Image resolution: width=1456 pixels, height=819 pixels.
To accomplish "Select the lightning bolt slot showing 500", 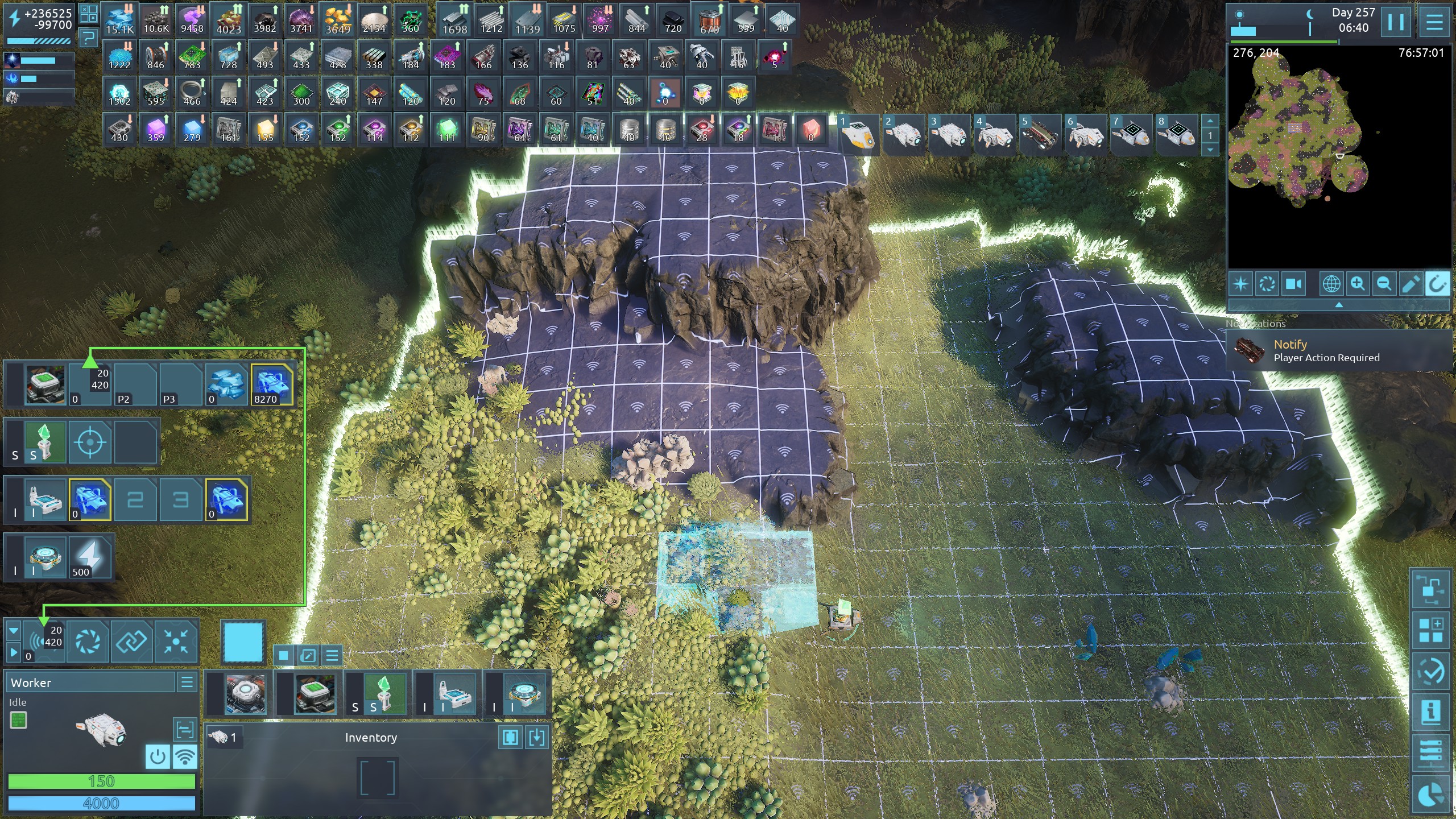I will [90, 557].
